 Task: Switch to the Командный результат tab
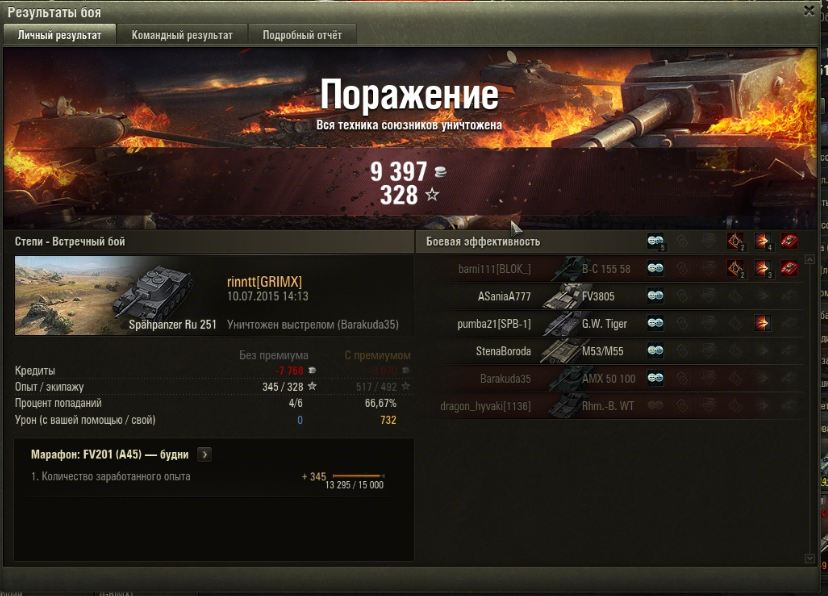[182, 35]
